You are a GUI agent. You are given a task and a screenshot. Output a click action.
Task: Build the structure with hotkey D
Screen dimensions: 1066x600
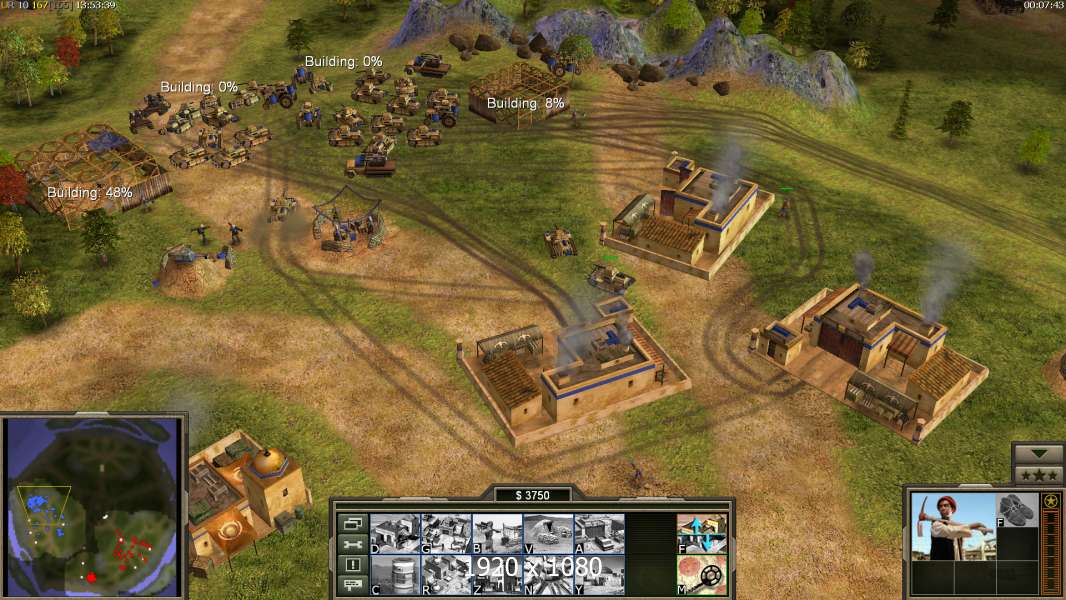(x=395, y=533)
